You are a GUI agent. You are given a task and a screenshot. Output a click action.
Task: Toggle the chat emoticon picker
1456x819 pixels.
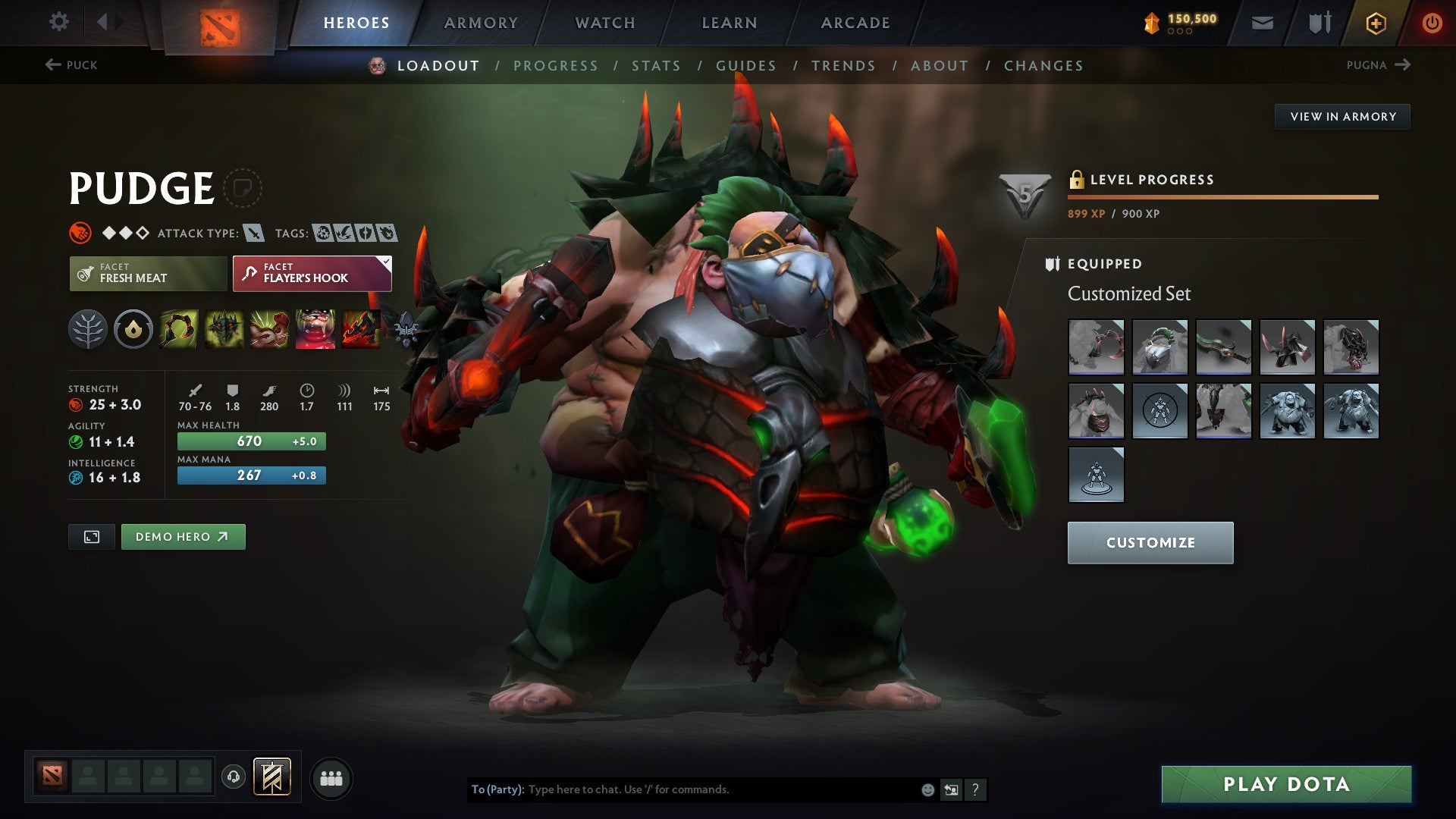[927, 789]
